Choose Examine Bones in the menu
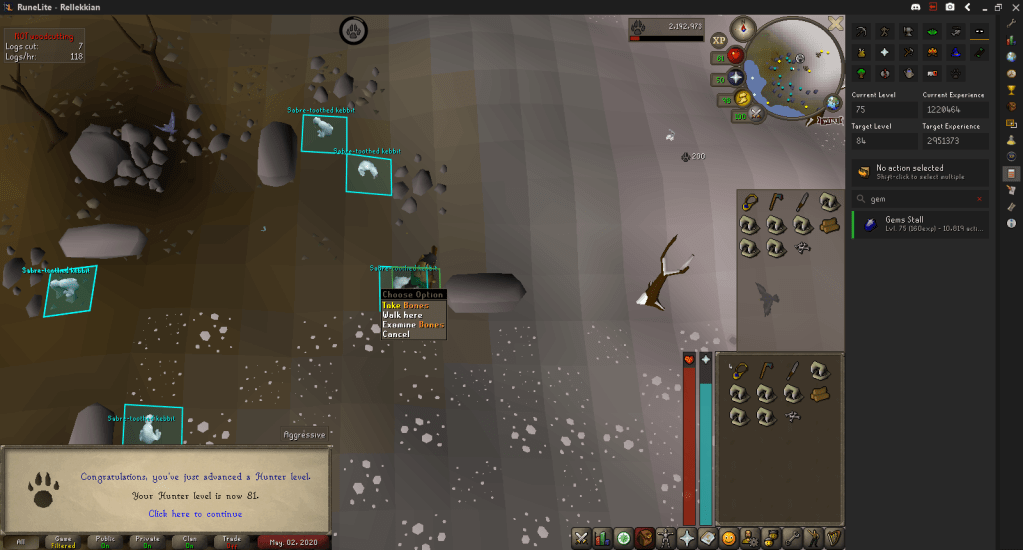The height and width of the screenshot is (550, 1023). [412, 325]
